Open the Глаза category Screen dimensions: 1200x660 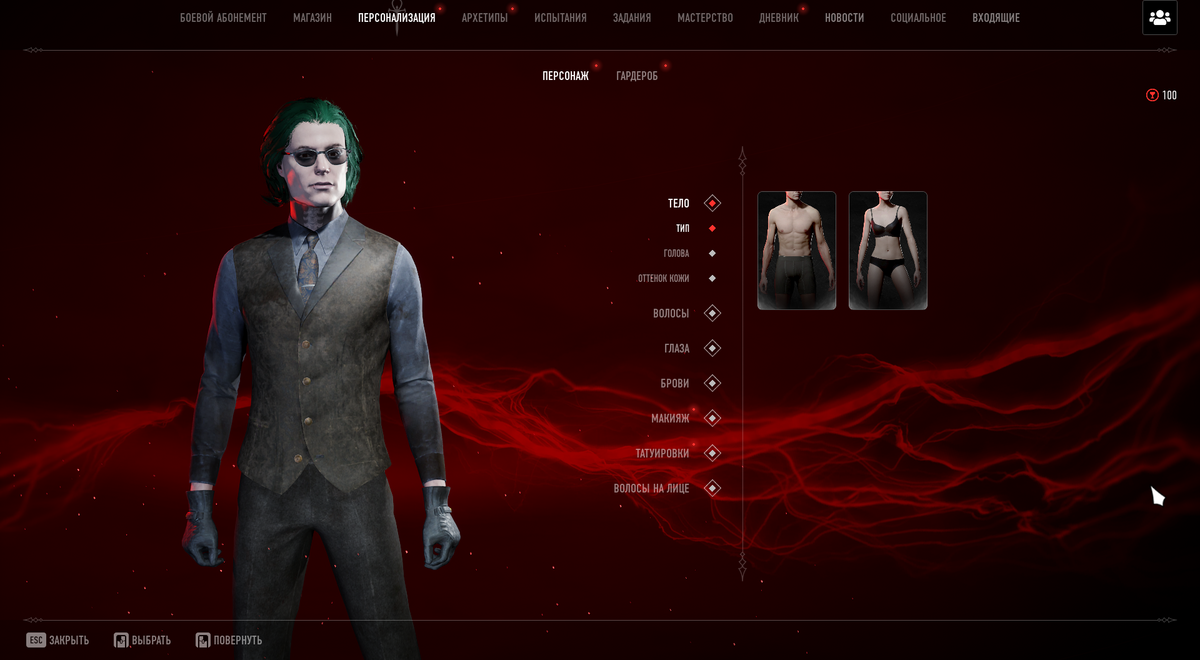(677, 349)
